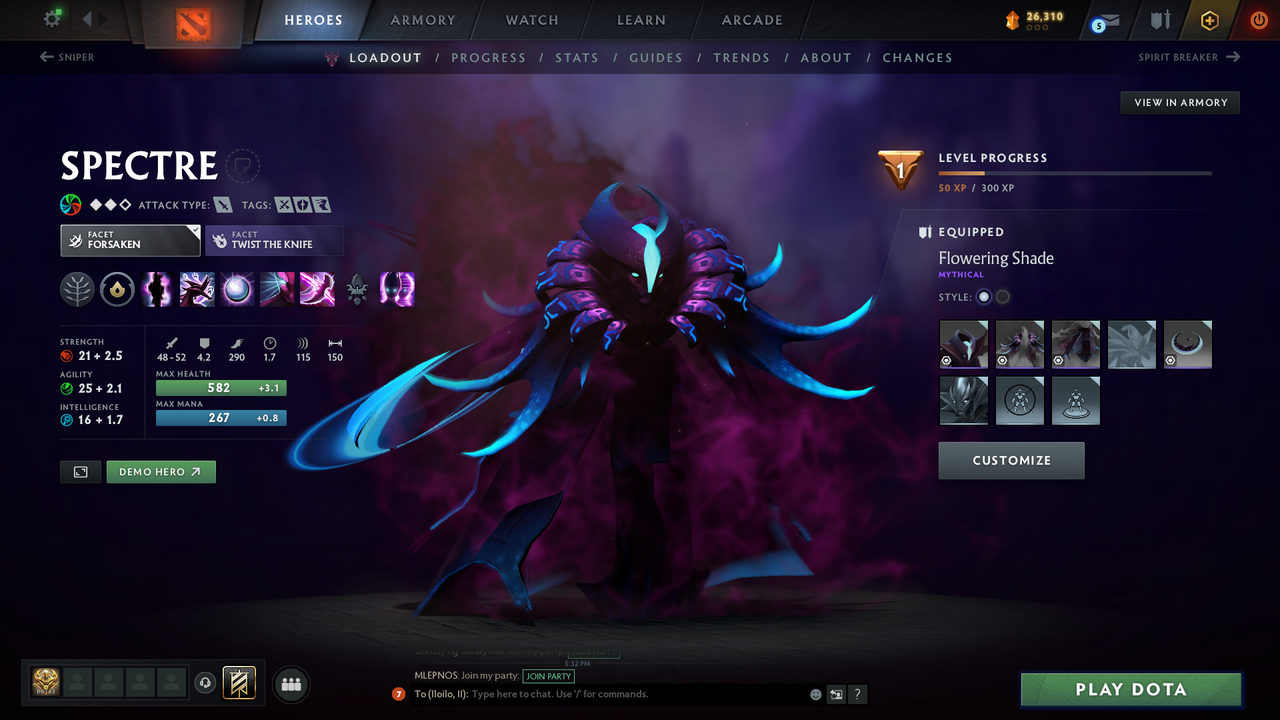
Task: Open the mail notifications envelope icon
Action: [x=1103, y=20]
